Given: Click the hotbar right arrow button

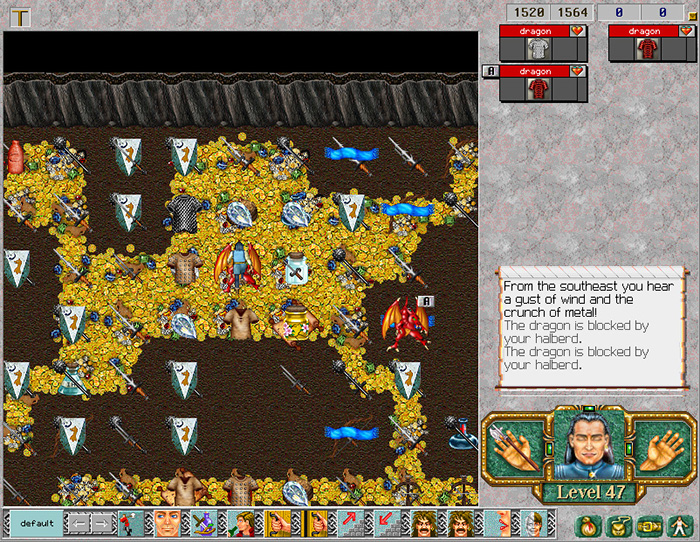Looking at the screenshot, I should (x=102, y=523).
